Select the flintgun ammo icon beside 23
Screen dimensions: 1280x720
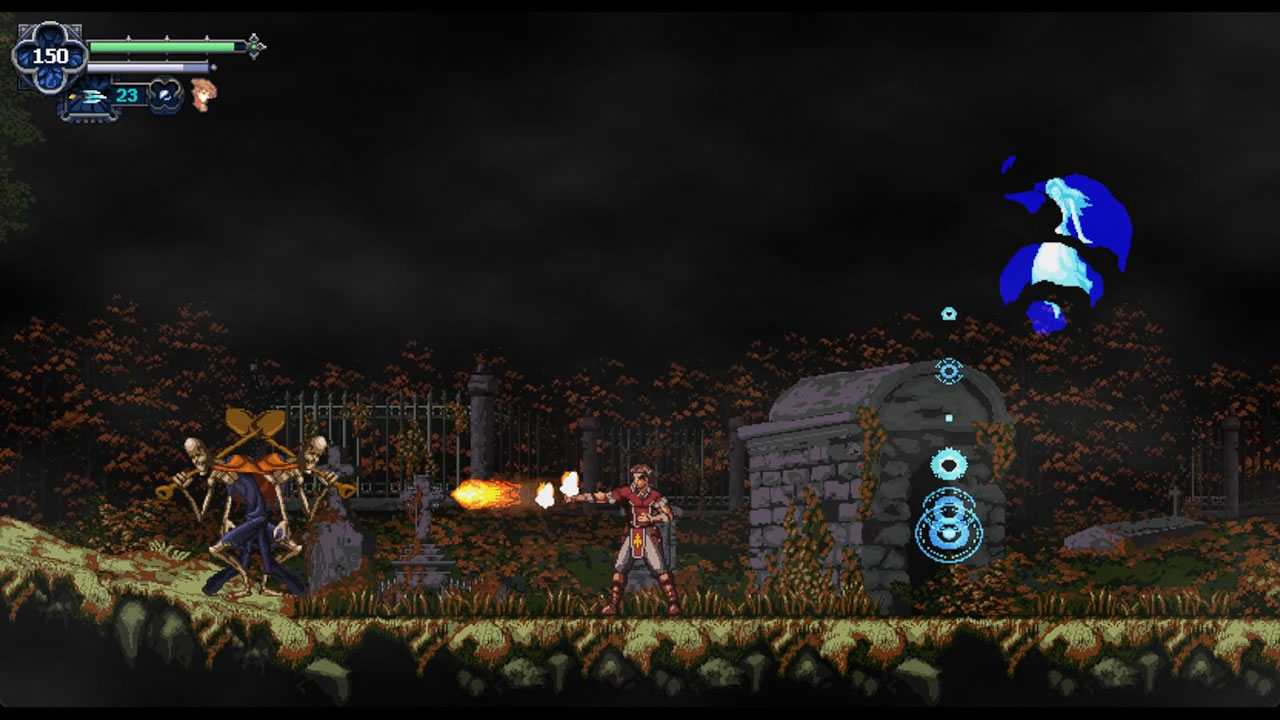pos(93,94)
